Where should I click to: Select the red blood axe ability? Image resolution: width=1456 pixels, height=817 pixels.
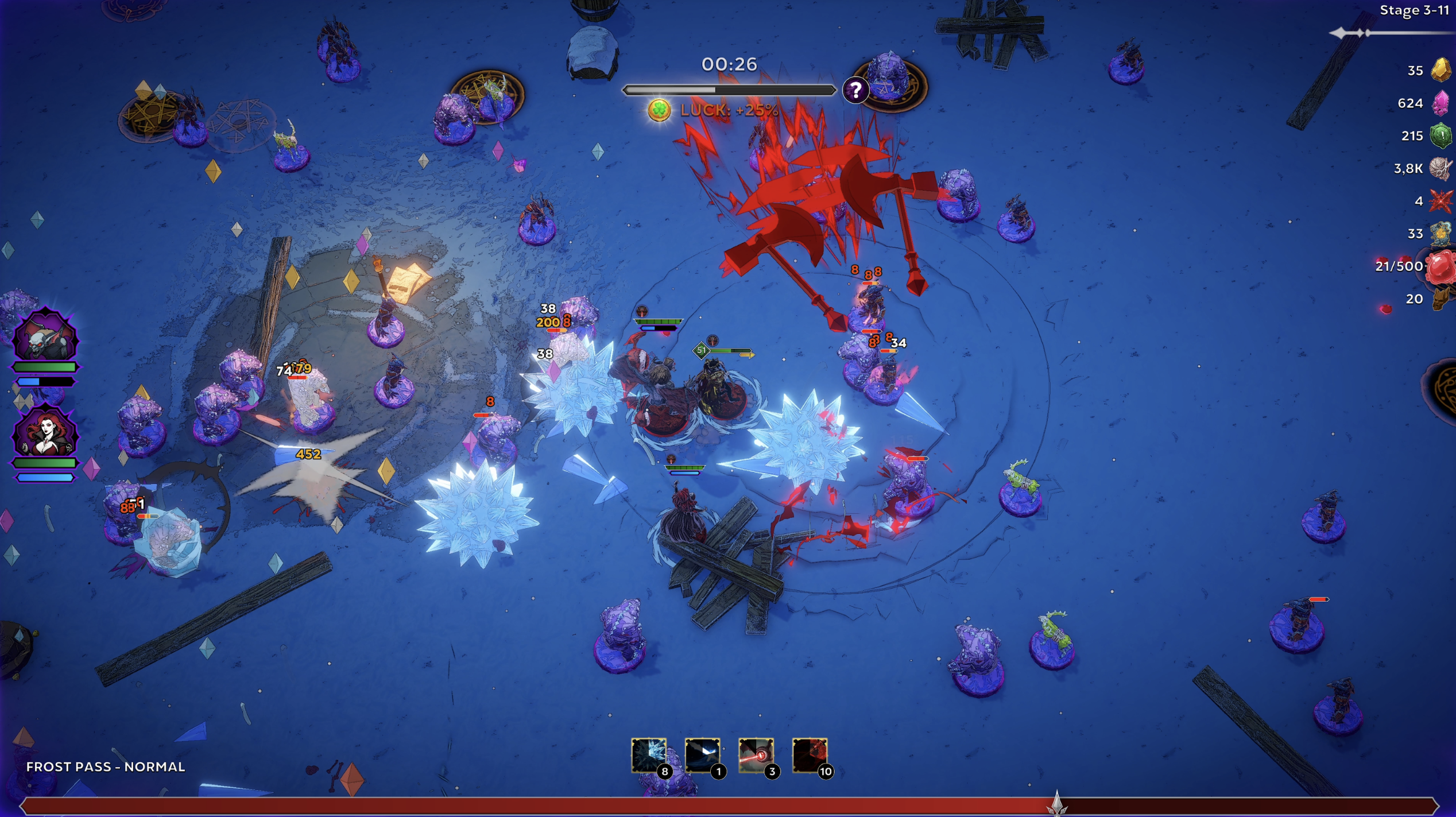click(x=810, y=754)
